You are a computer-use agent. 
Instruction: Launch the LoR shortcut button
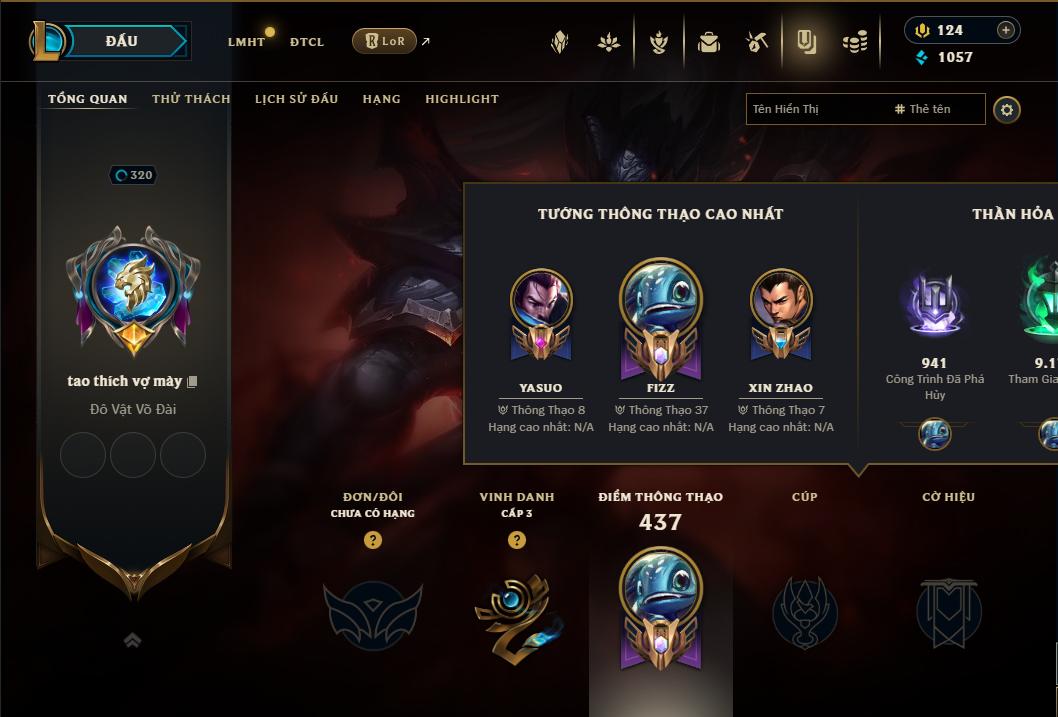pyautogui.click(x=384, y=41)
